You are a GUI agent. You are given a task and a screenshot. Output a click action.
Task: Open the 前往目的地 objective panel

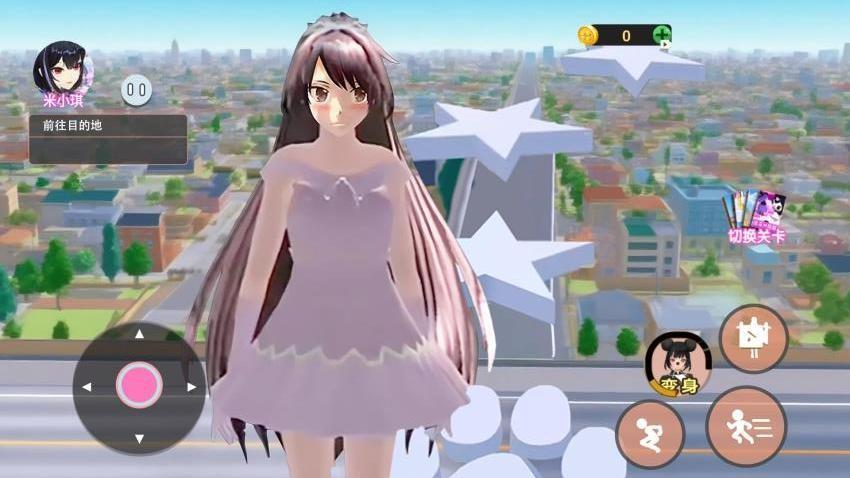pos(108,139)
